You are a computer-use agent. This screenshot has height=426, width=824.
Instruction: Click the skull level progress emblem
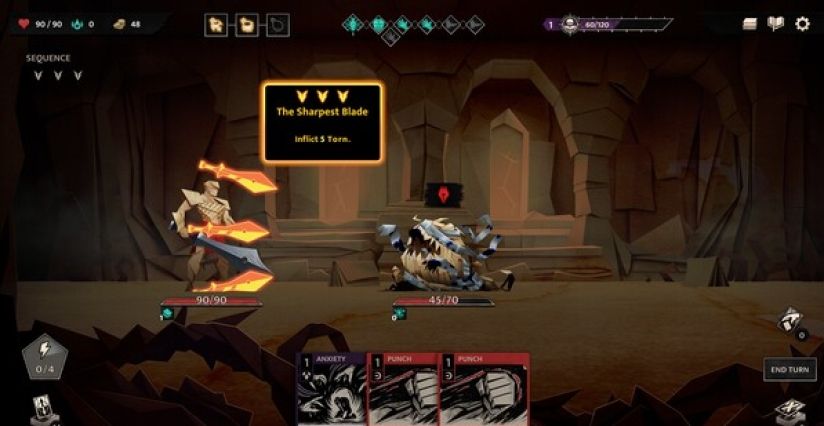(x=569, y=24)
